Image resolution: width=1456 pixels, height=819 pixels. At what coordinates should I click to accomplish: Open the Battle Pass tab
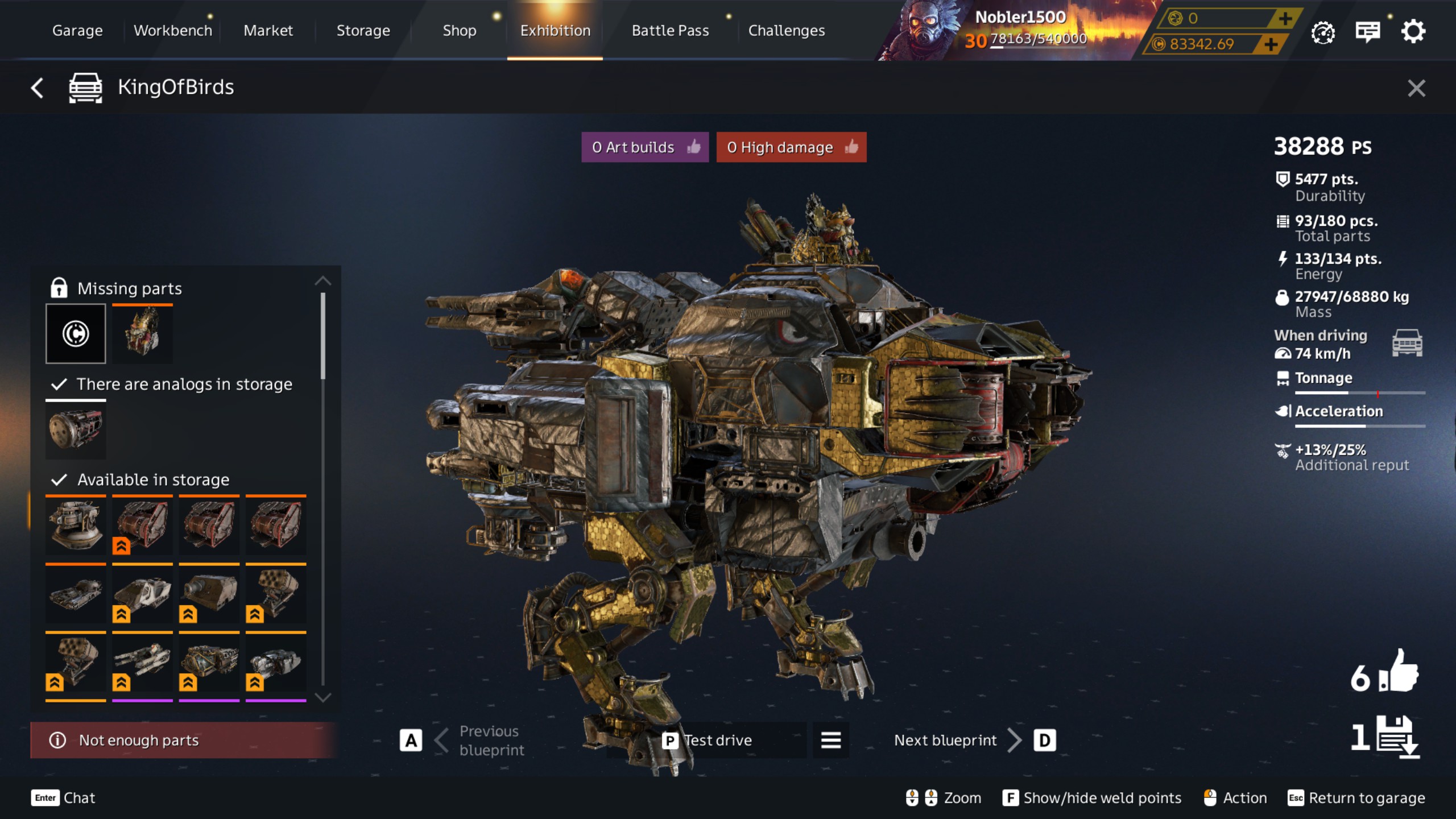[670, 31]
